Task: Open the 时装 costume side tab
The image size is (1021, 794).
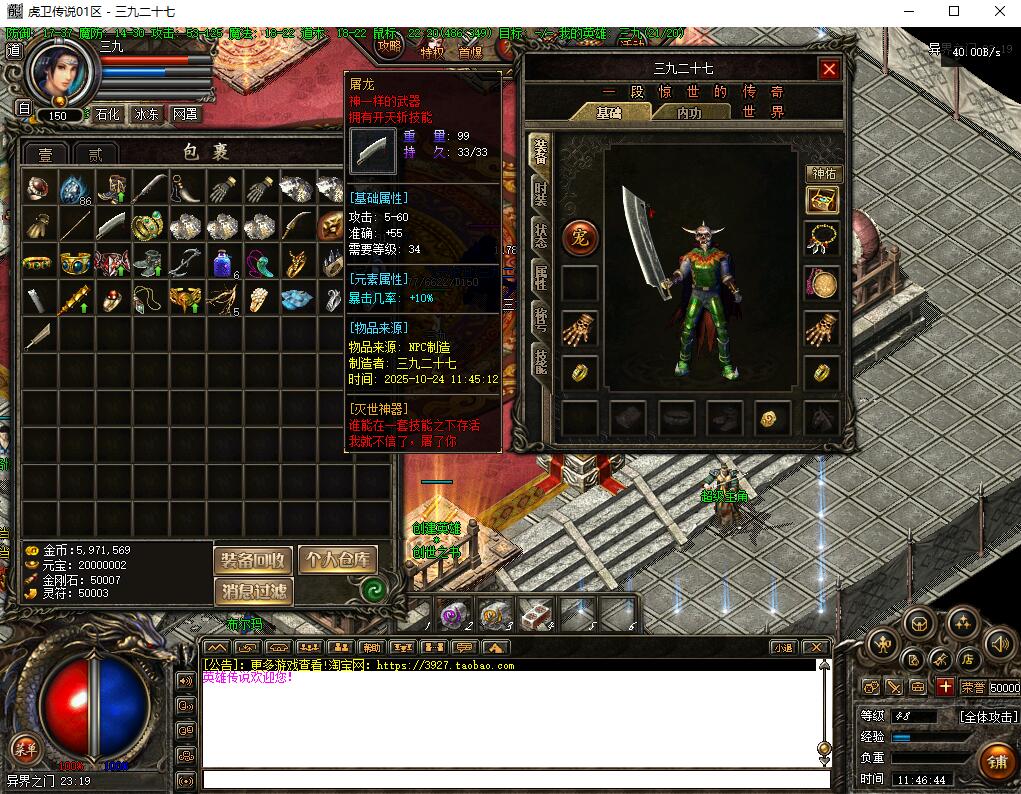Action: point(540,195)
